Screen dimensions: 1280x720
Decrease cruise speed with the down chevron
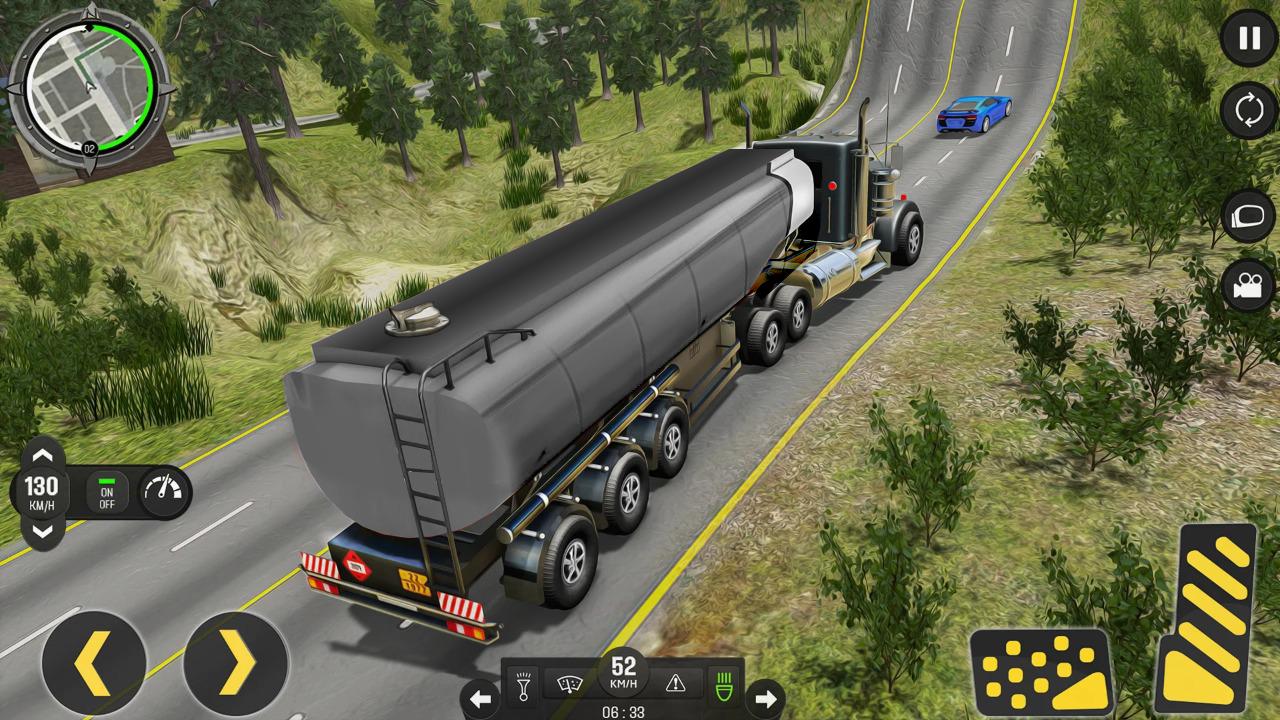41,531
